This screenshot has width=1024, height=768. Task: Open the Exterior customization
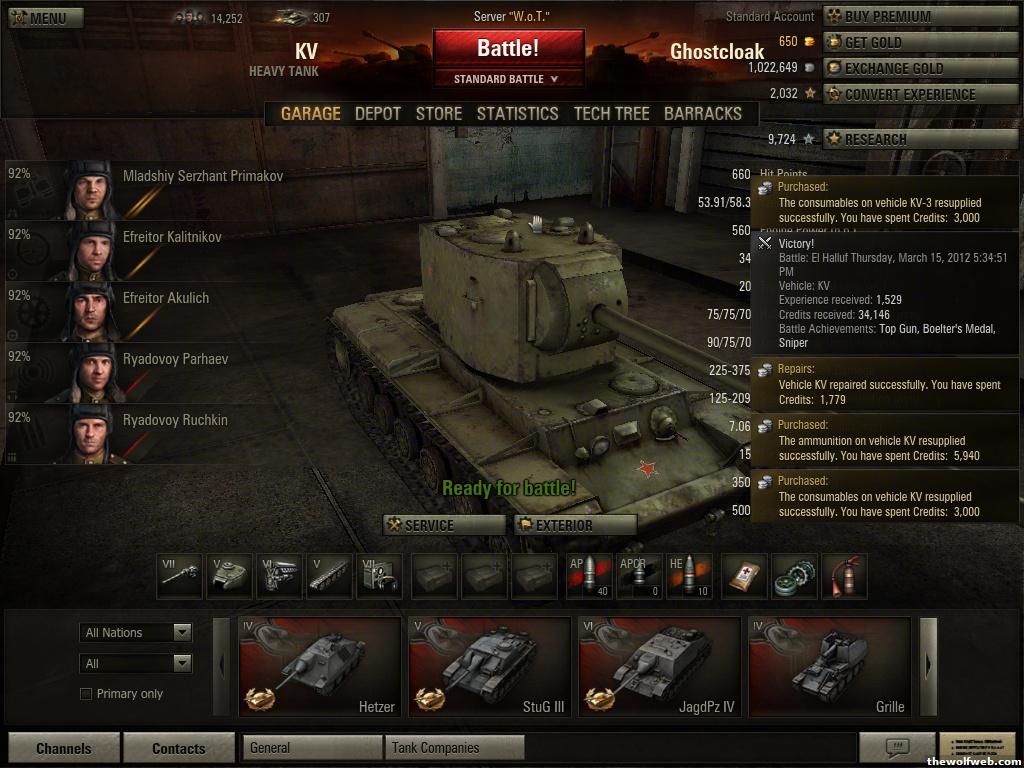point(576,525)
